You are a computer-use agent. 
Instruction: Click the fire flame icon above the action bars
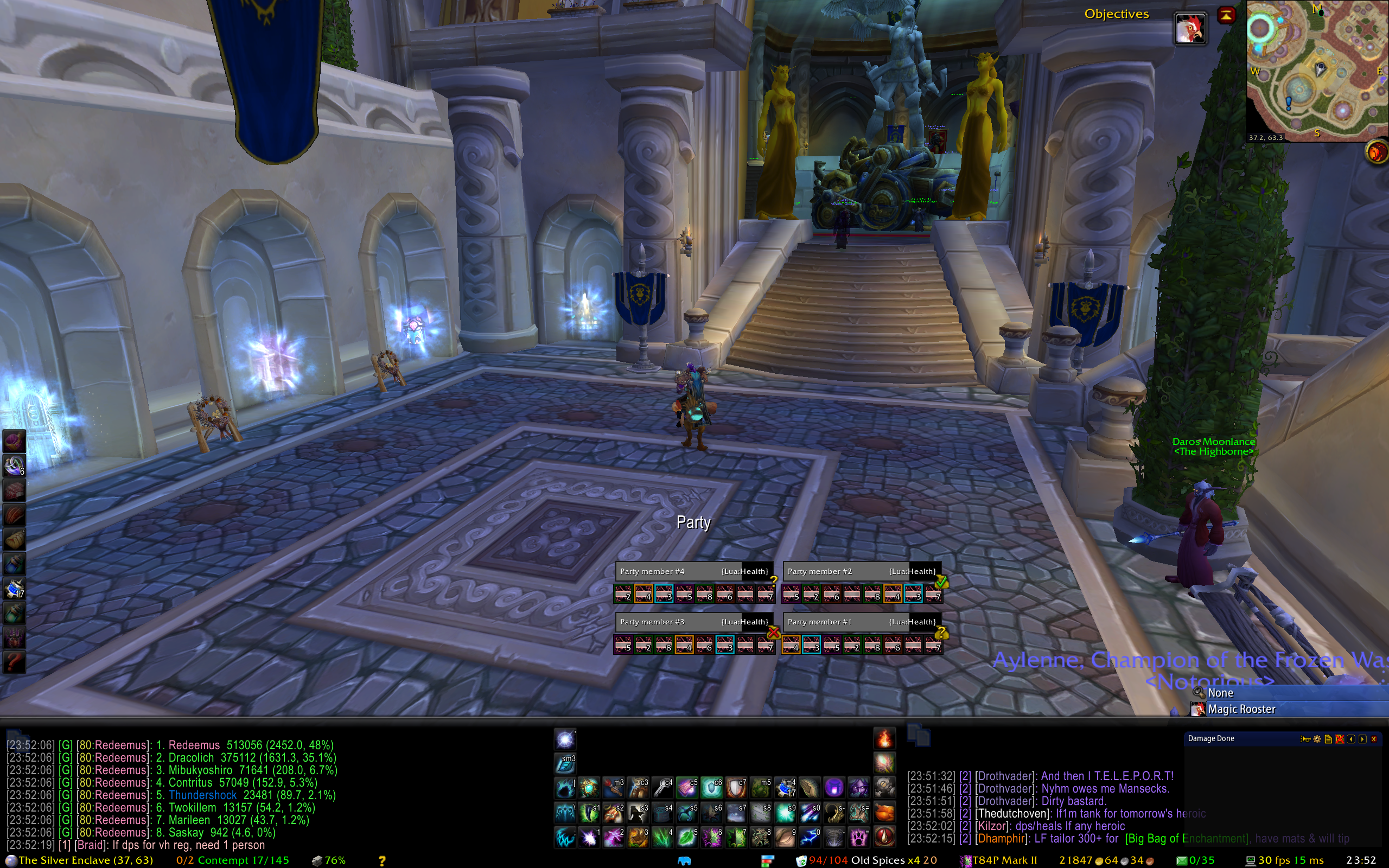pos(884,739)
